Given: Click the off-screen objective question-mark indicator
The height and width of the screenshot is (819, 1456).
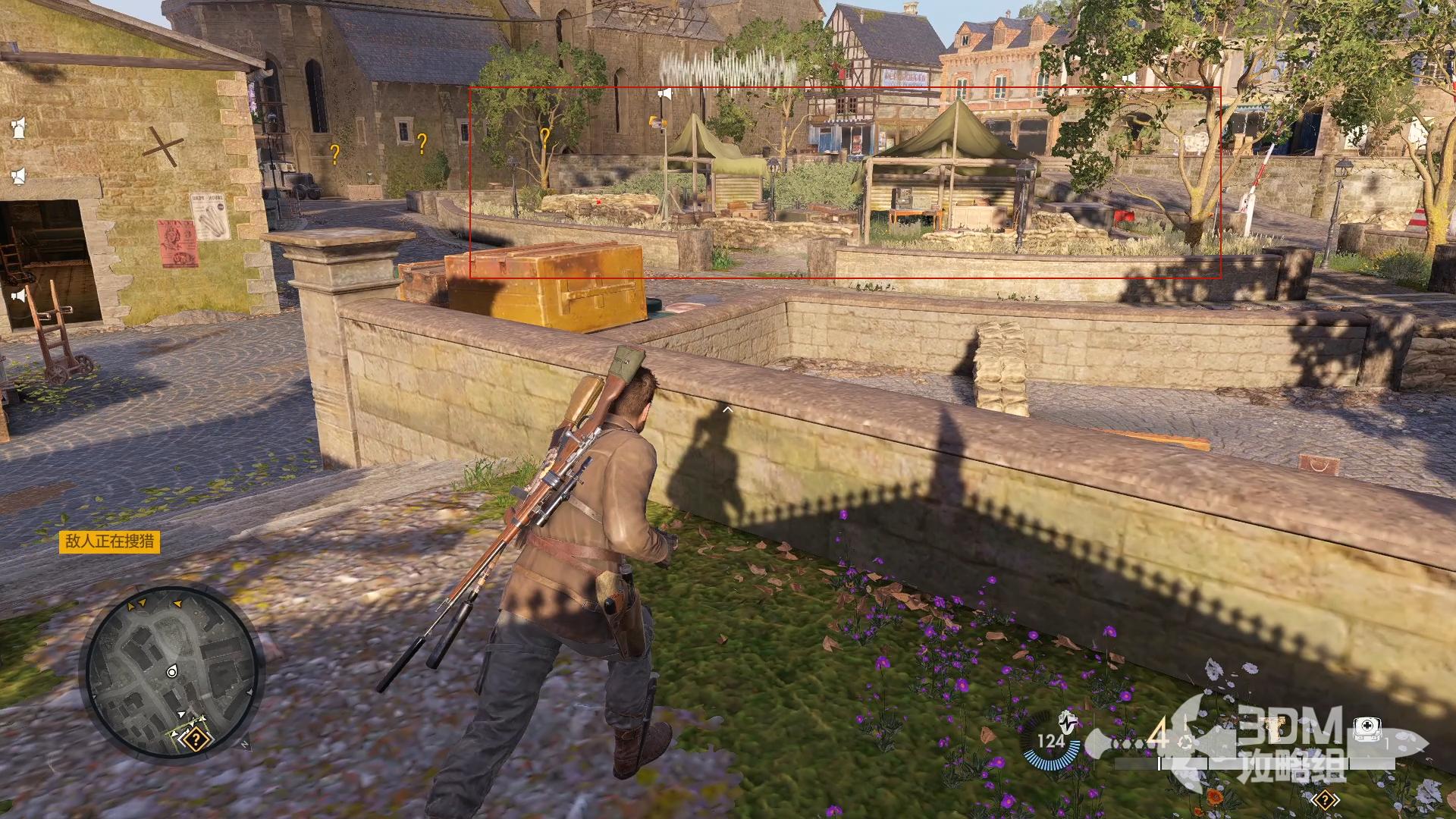Looking at the screenshot, I should [1325, 799].
